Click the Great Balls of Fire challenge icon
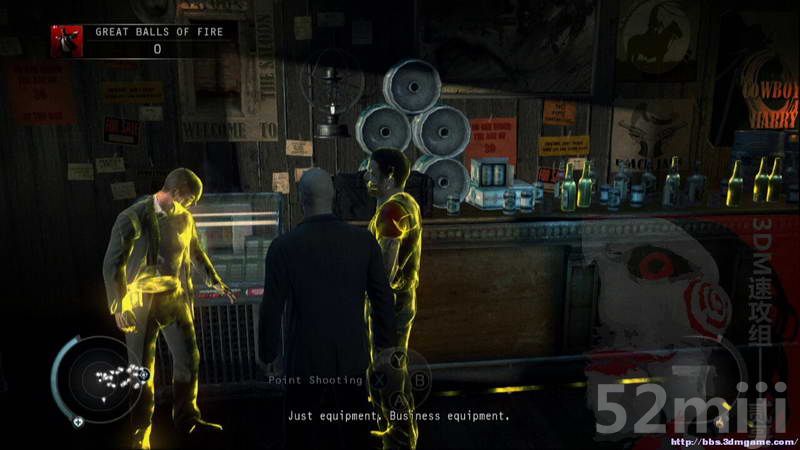 [67, 40]
